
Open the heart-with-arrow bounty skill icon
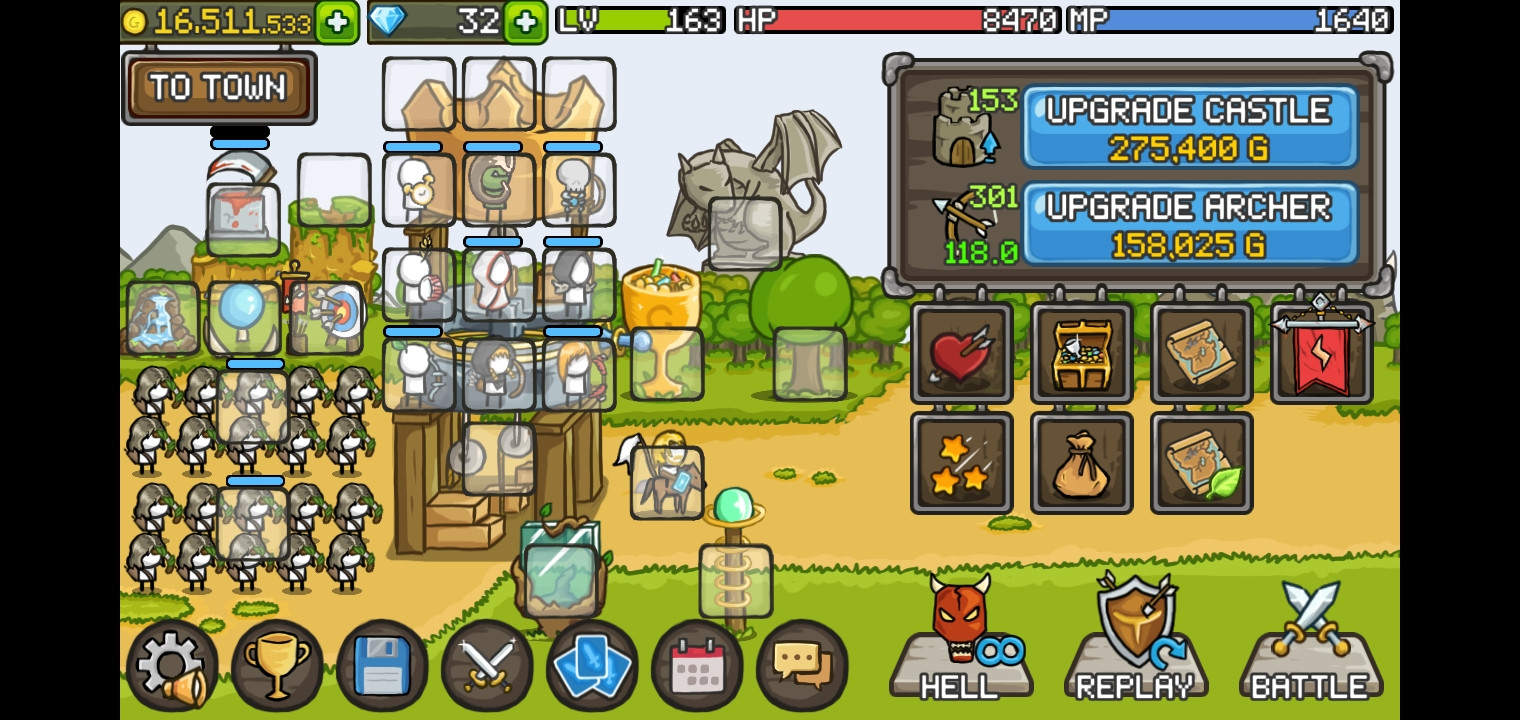(961, 353)
